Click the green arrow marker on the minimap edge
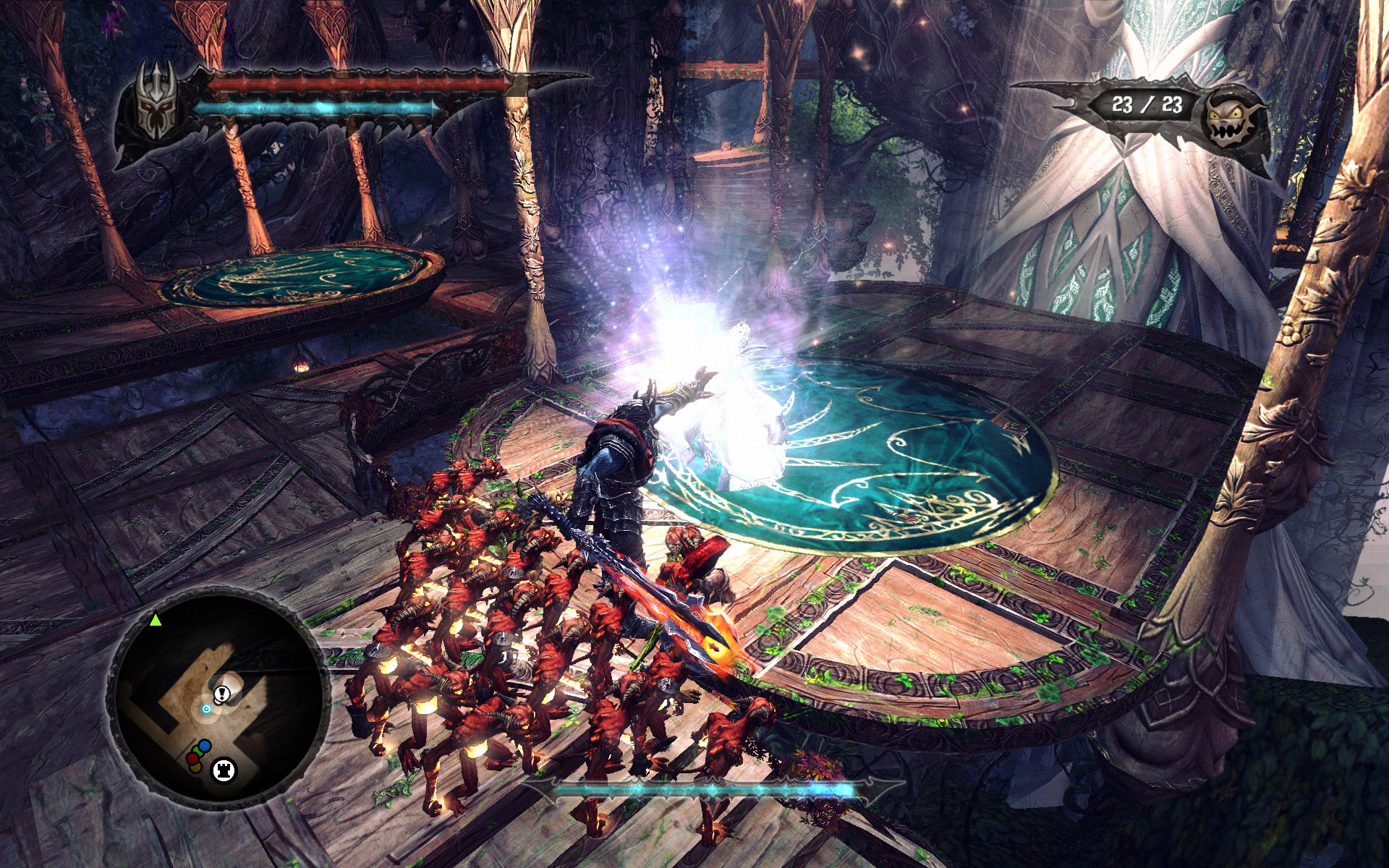The width and height of the screenshot is (1389, 868). tap(156, 620)
